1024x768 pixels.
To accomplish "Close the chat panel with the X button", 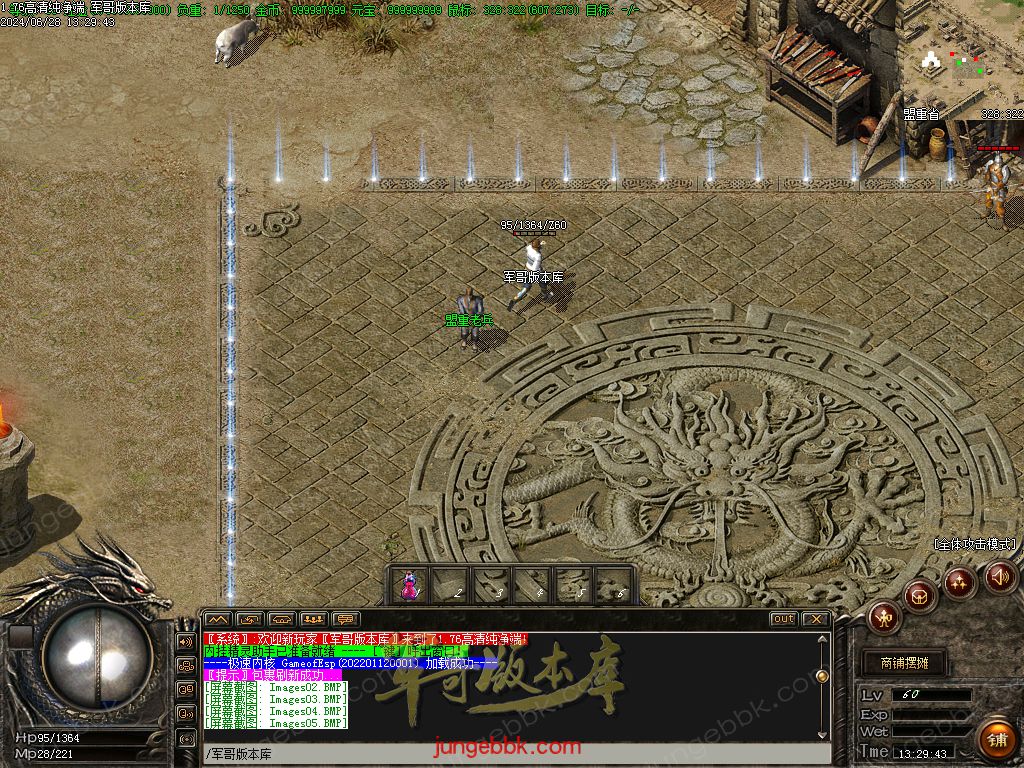I will coord(815,619).
